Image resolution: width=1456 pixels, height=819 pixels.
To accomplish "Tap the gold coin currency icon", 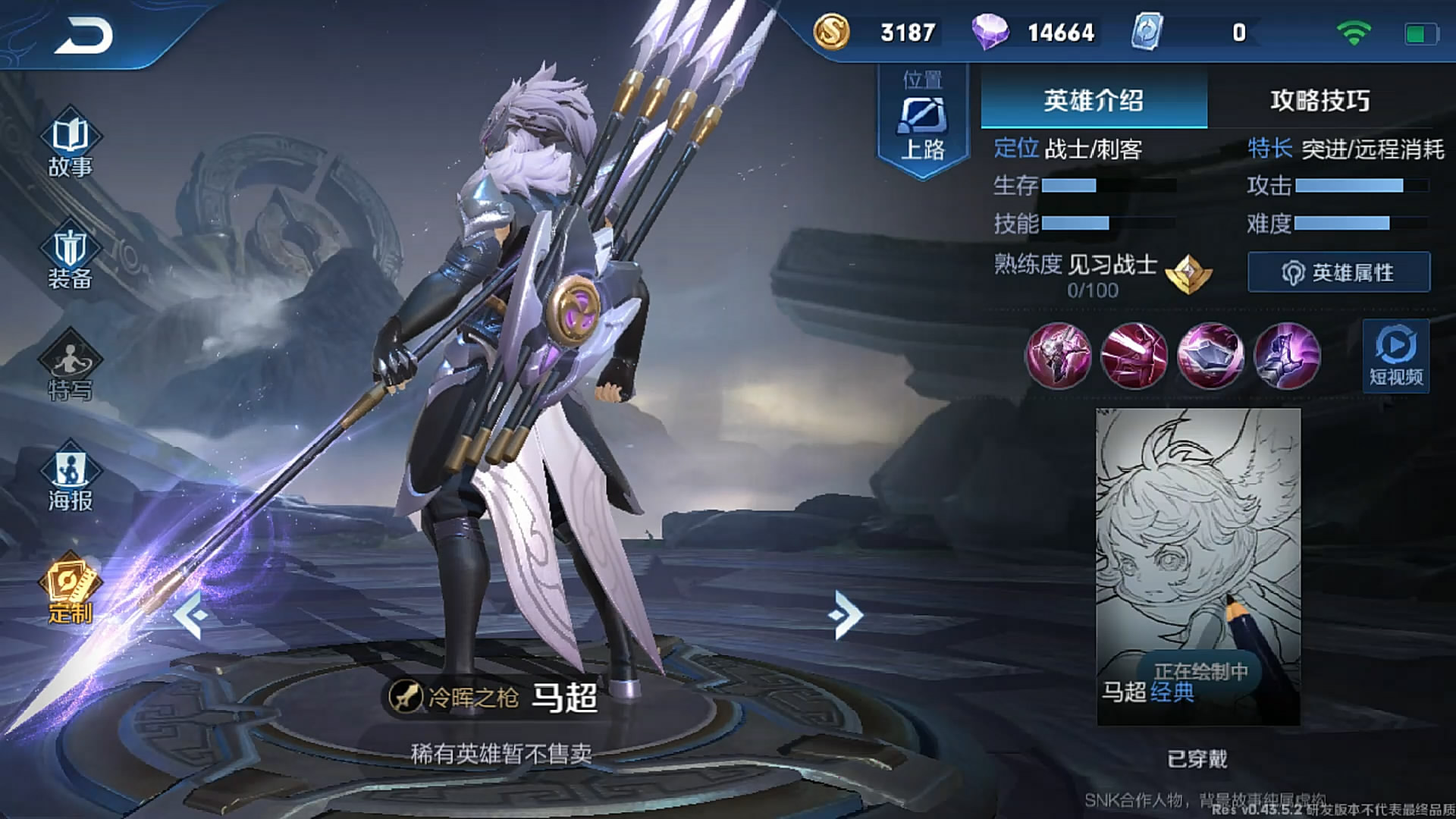I will click(831, 33).
